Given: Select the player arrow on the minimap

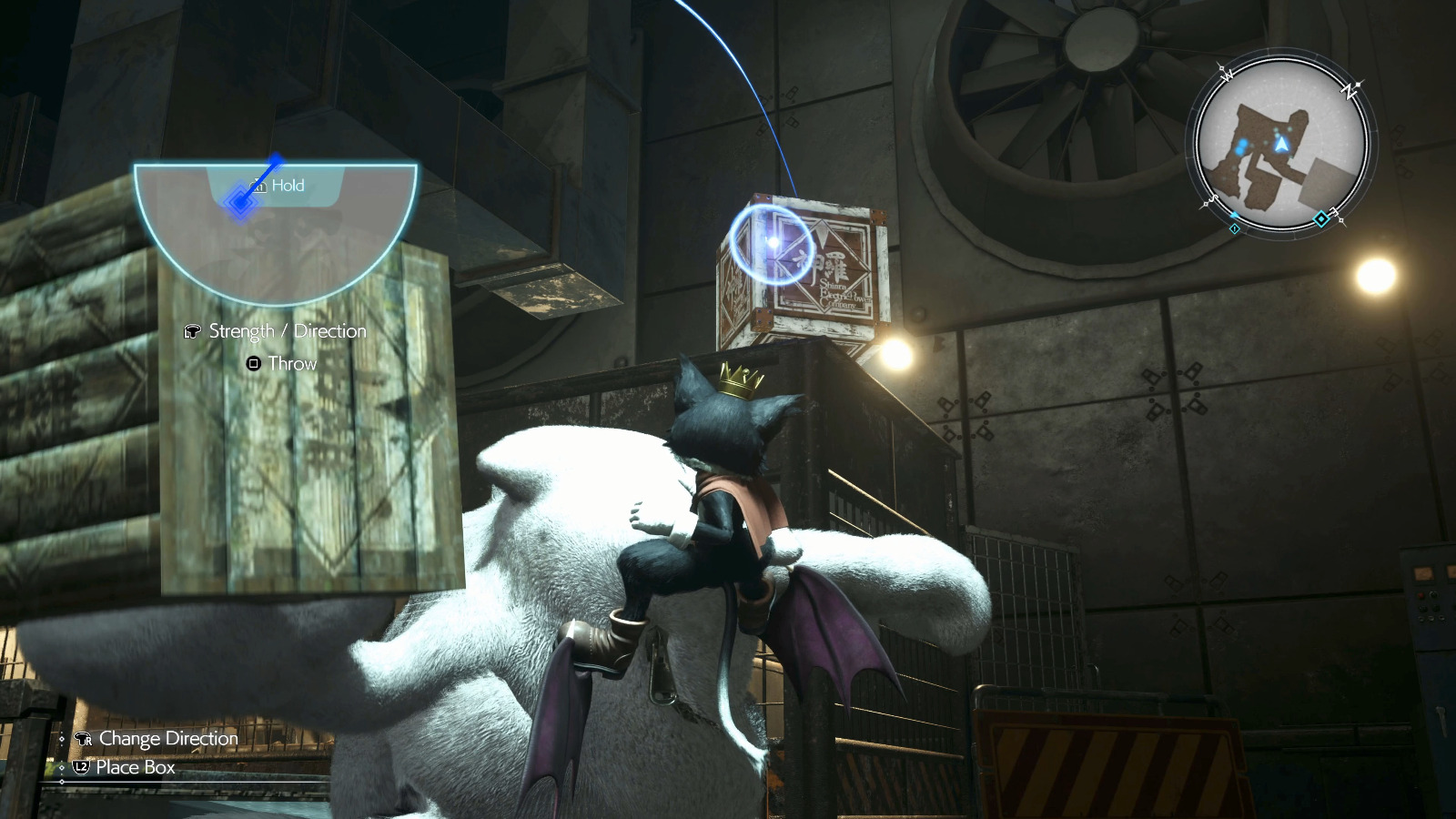Looking at the screenshot, I should [1281, 145].
